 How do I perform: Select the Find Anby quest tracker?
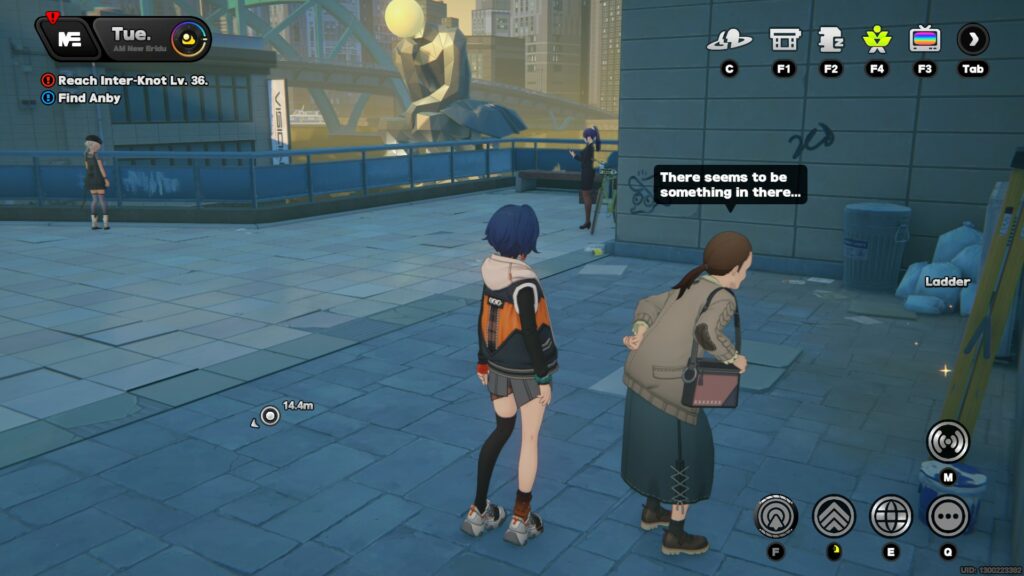point(89,98)
